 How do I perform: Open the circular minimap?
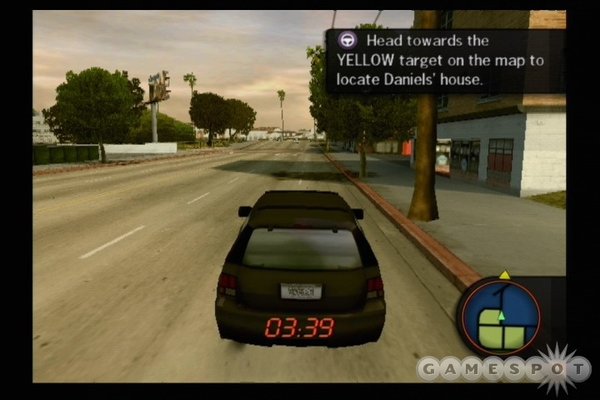coord(501,318)
